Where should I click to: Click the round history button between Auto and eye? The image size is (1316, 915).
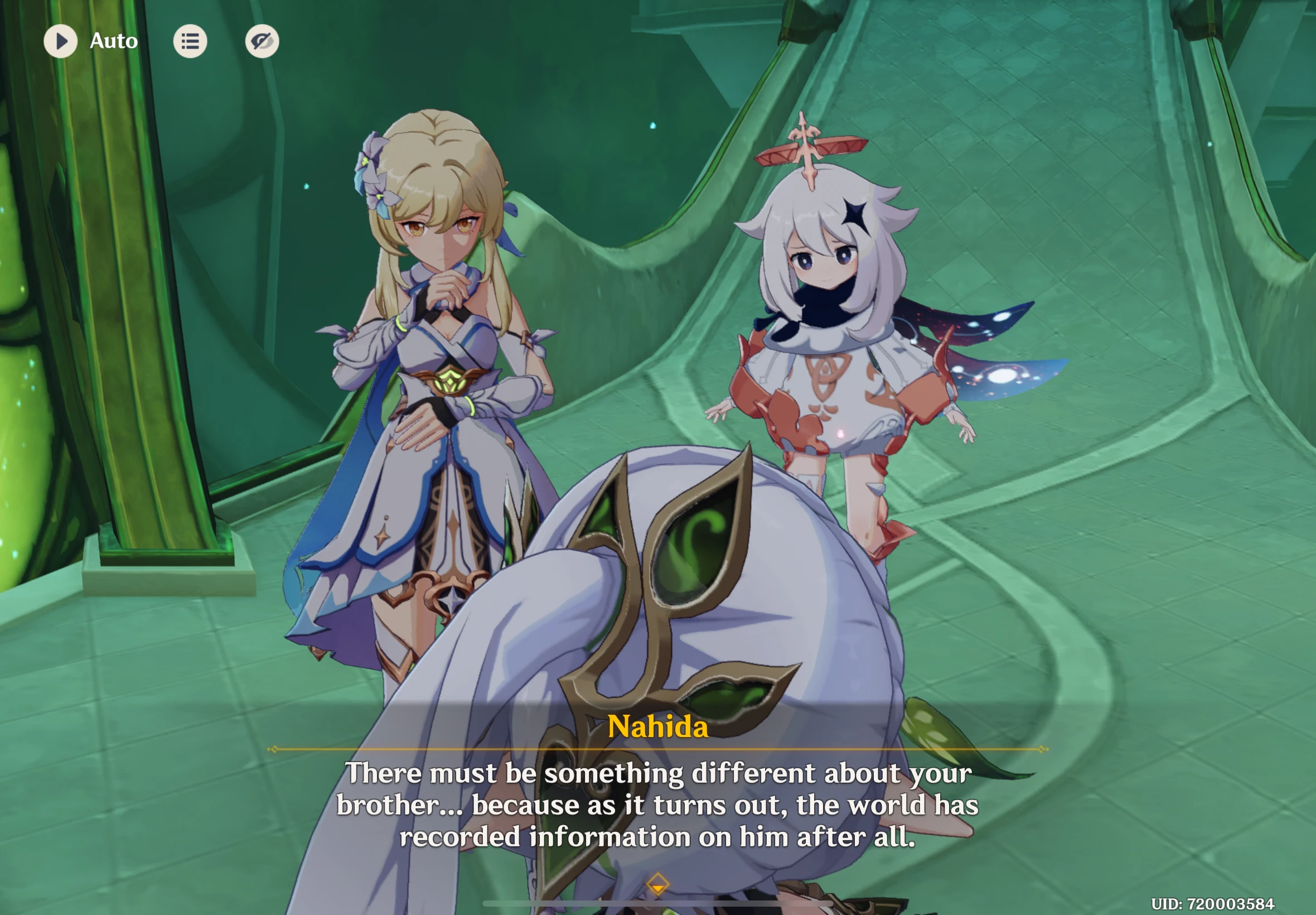191,41
